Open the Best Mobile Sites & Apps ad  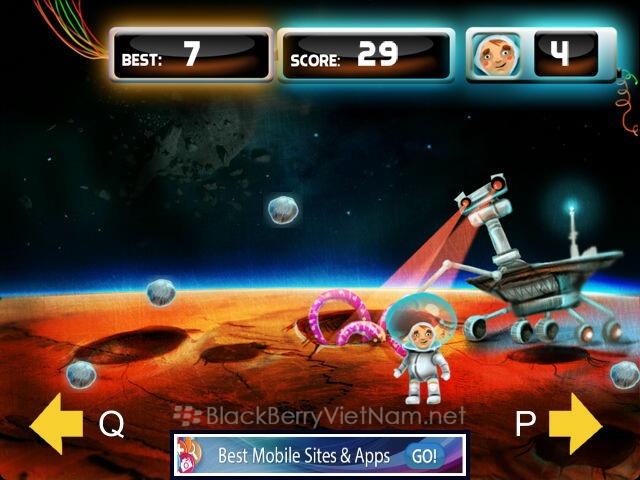[305, 455]
